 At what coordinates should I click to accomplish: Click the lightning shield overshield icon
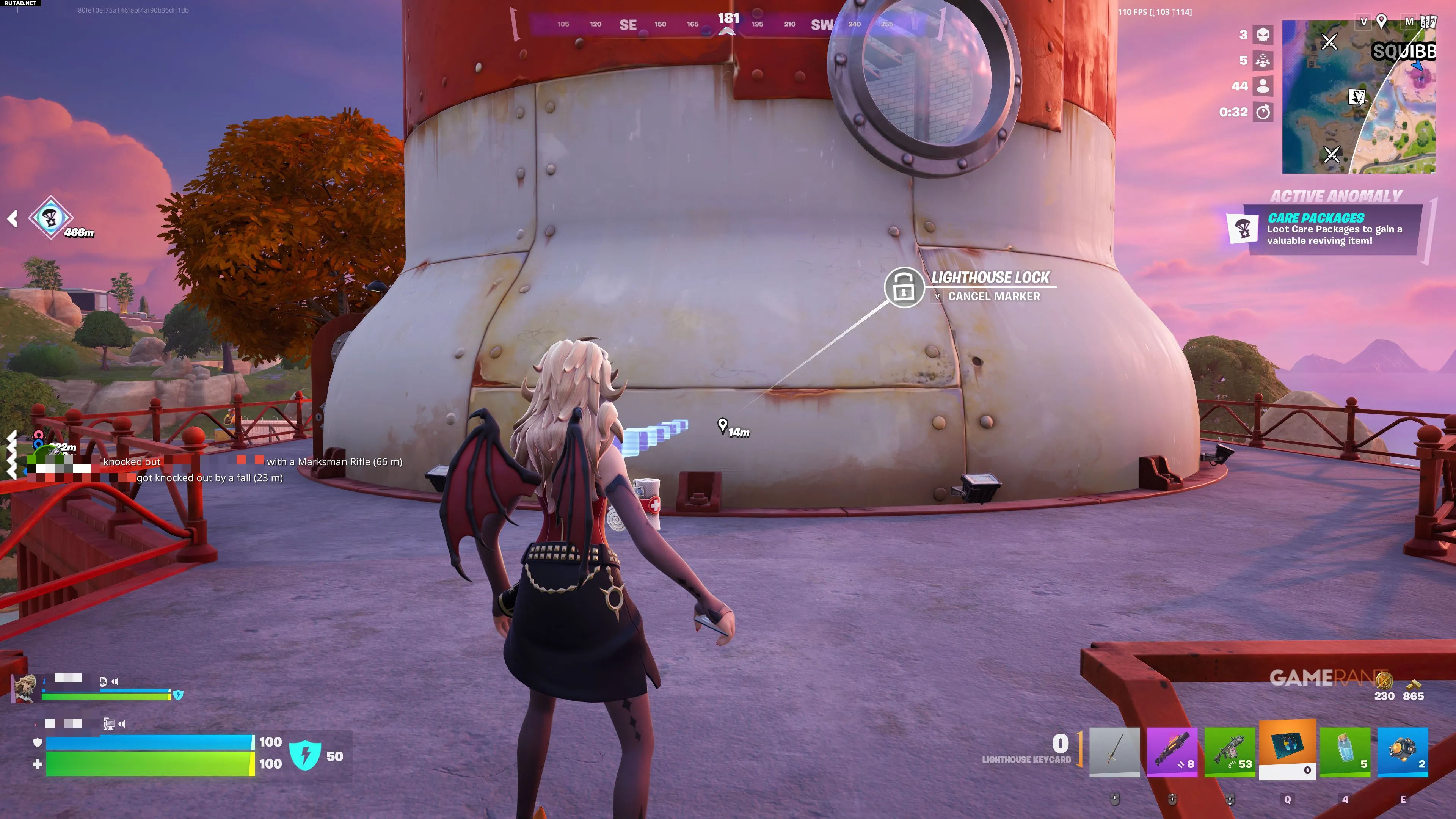305,756
